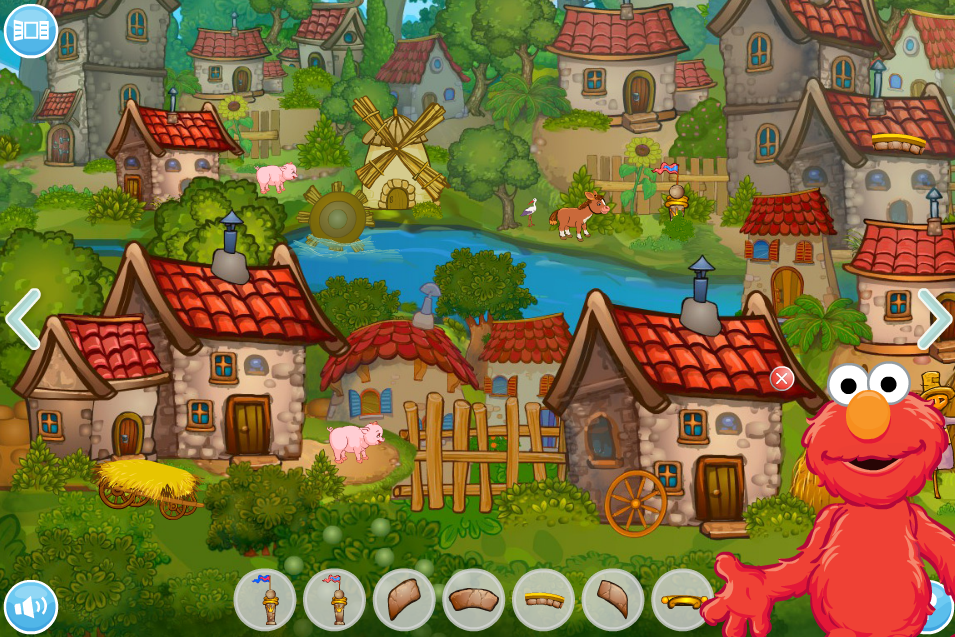Advance to the next scene with right arrow

934,319
